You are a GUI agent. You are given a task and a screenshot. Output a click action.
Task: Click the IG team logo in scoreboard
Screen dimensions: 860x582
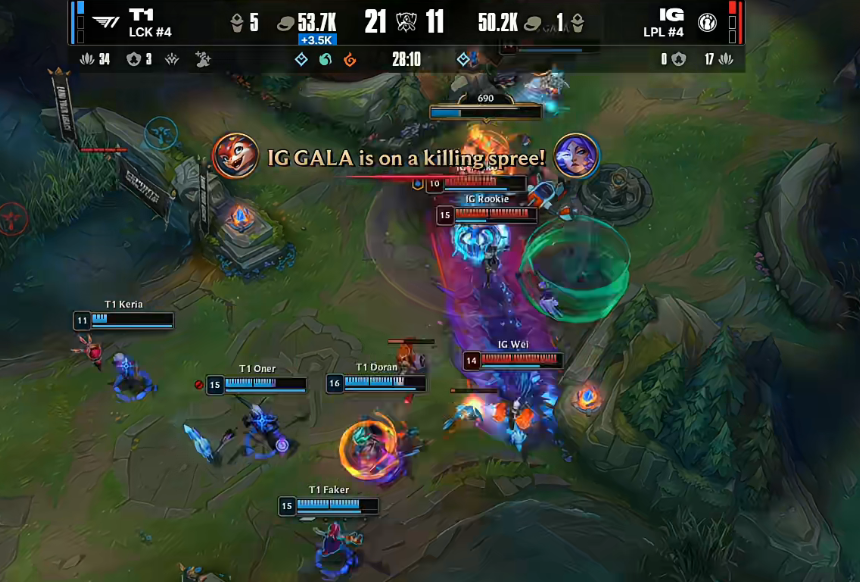pos(707,22)
